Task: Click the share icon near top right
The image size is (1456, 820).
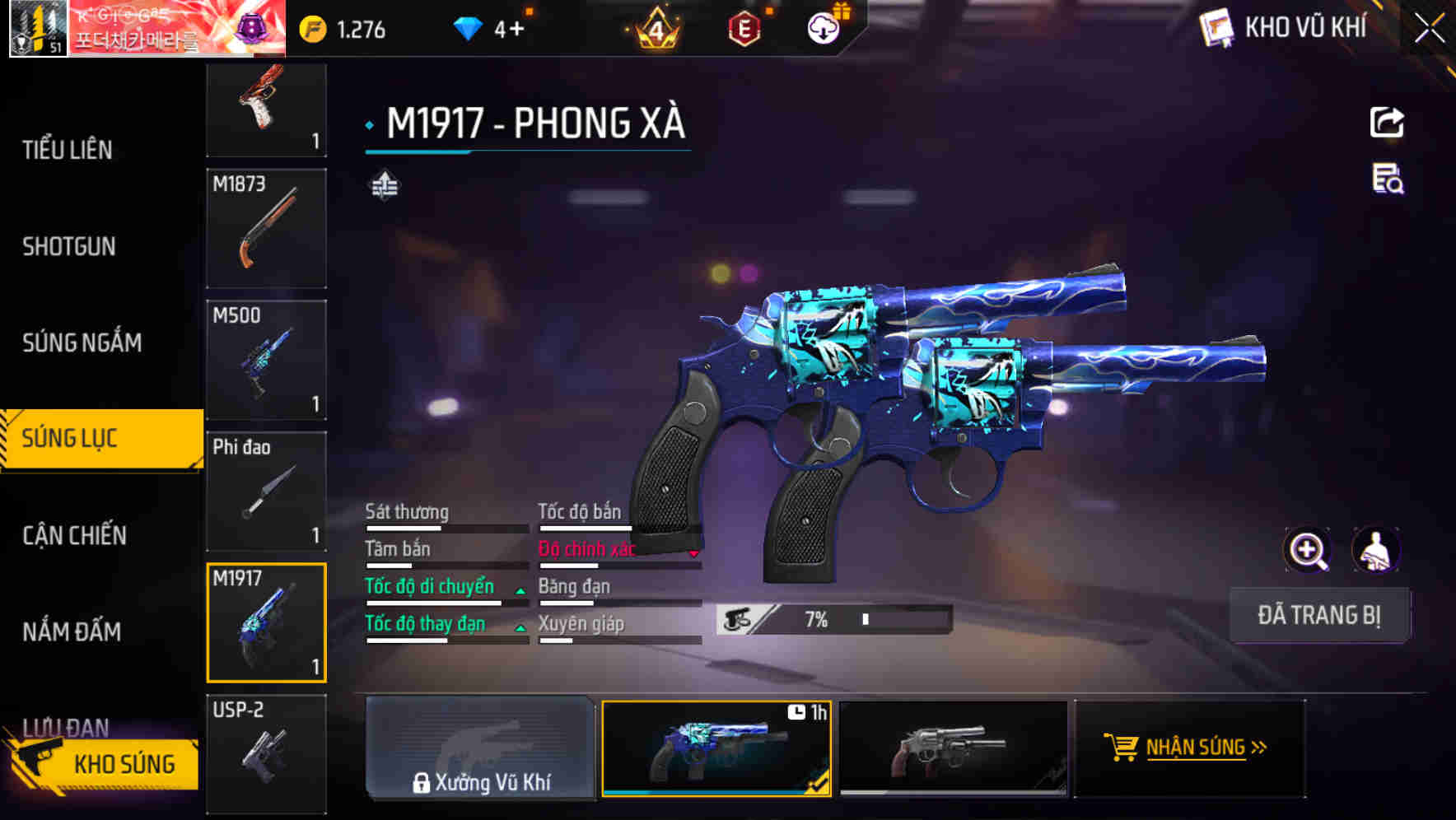Action: click(1388, 122)
